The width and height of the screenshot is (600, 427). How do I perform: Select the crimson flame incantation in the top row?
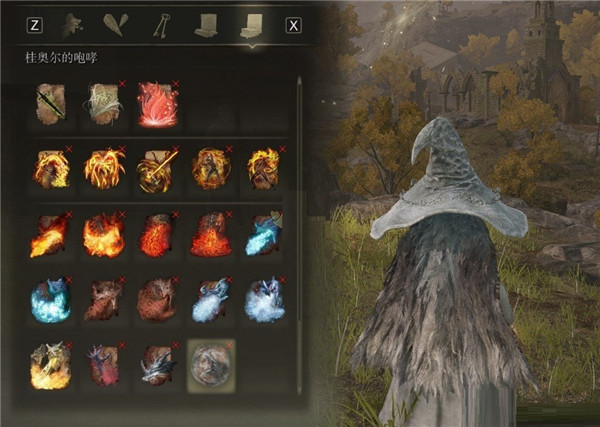tap(155, 103)
